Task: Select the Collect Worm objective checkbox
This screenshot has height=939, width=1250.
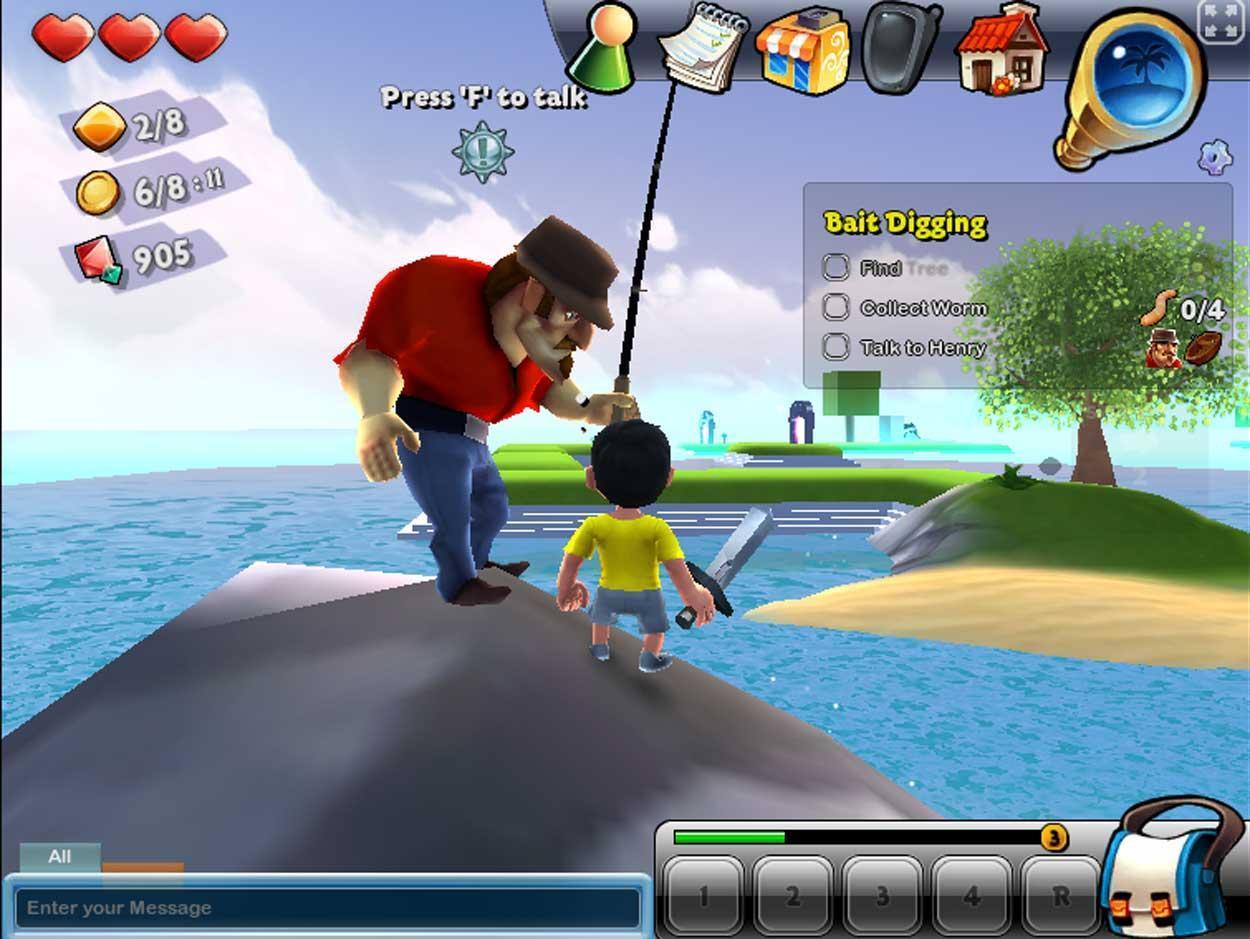Action: (836, 307)
